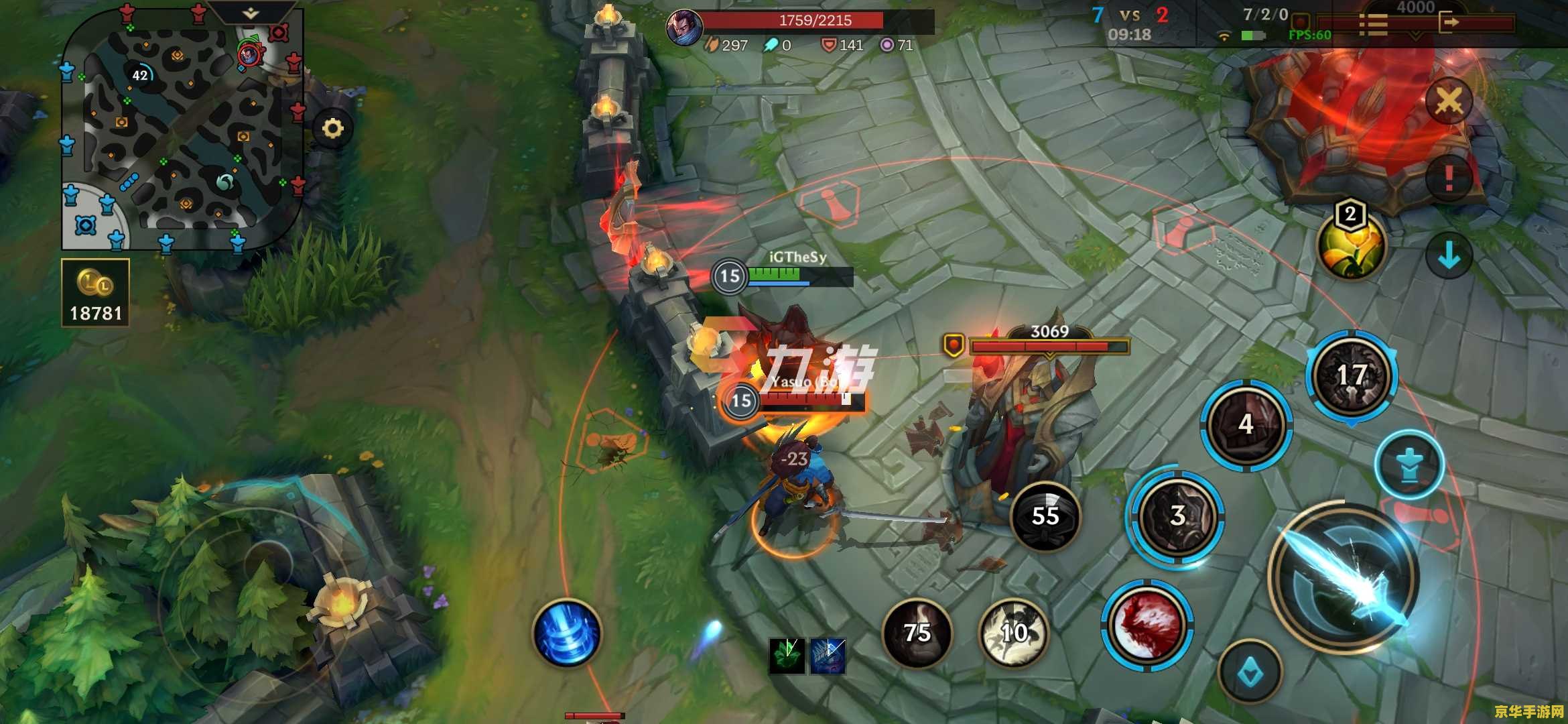Tap the summoner spell showing cooldown 75
1568x724 pixels.
917,632
